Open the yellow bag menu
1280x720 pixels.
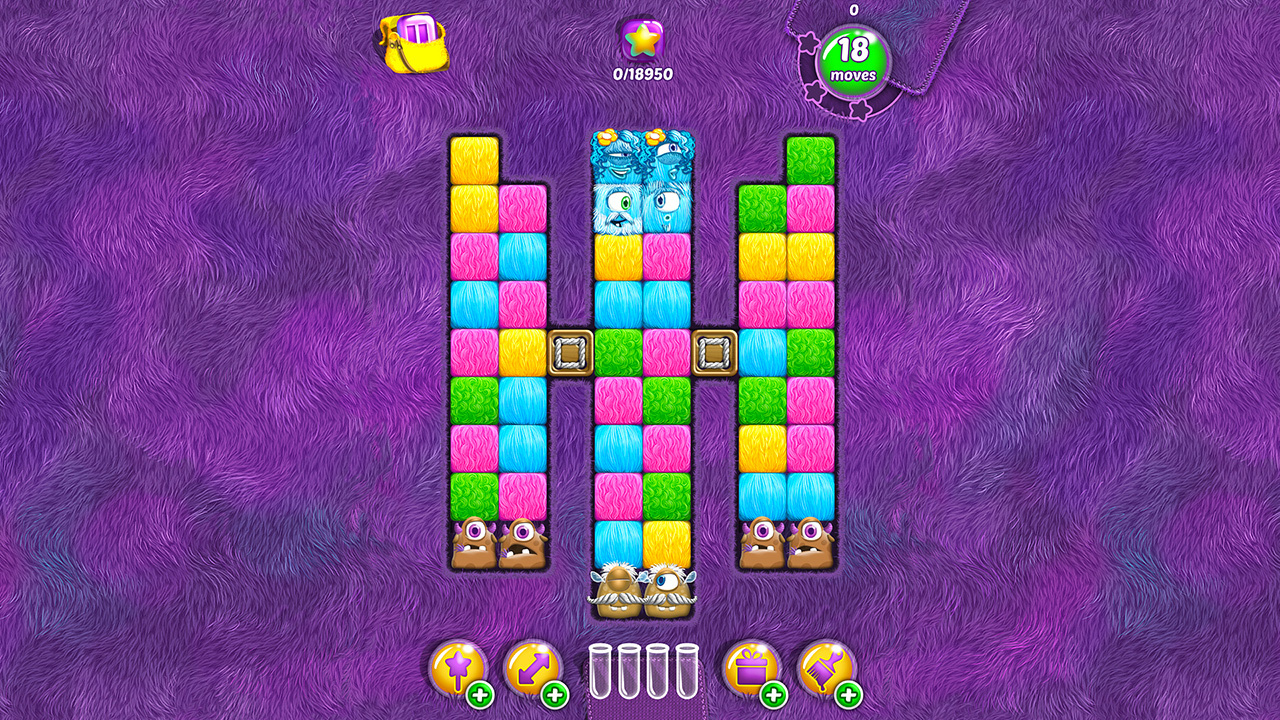point(415,42)
